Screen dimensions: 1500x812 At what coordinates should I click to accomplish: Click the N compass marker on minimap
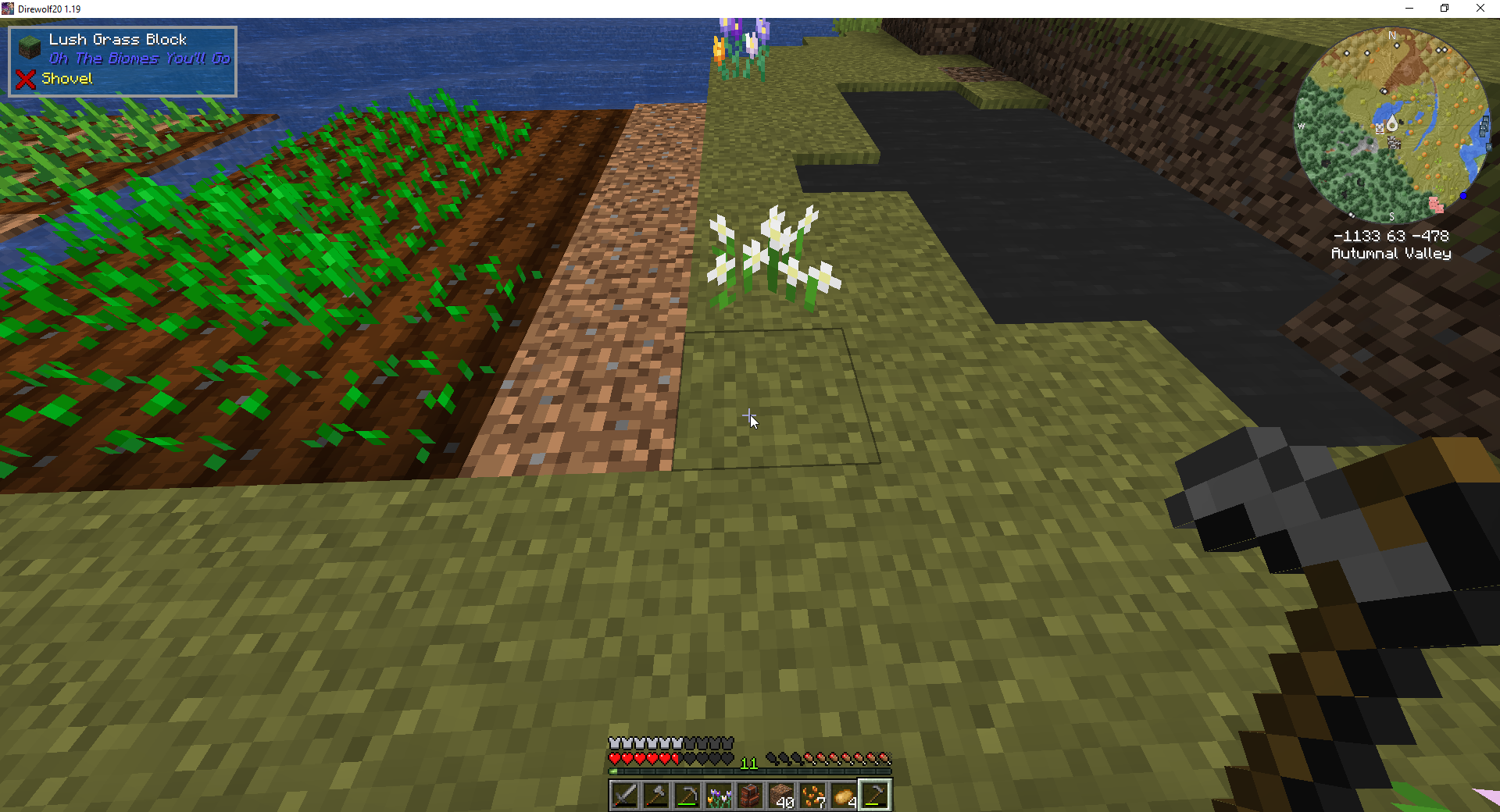[1392, 36]
